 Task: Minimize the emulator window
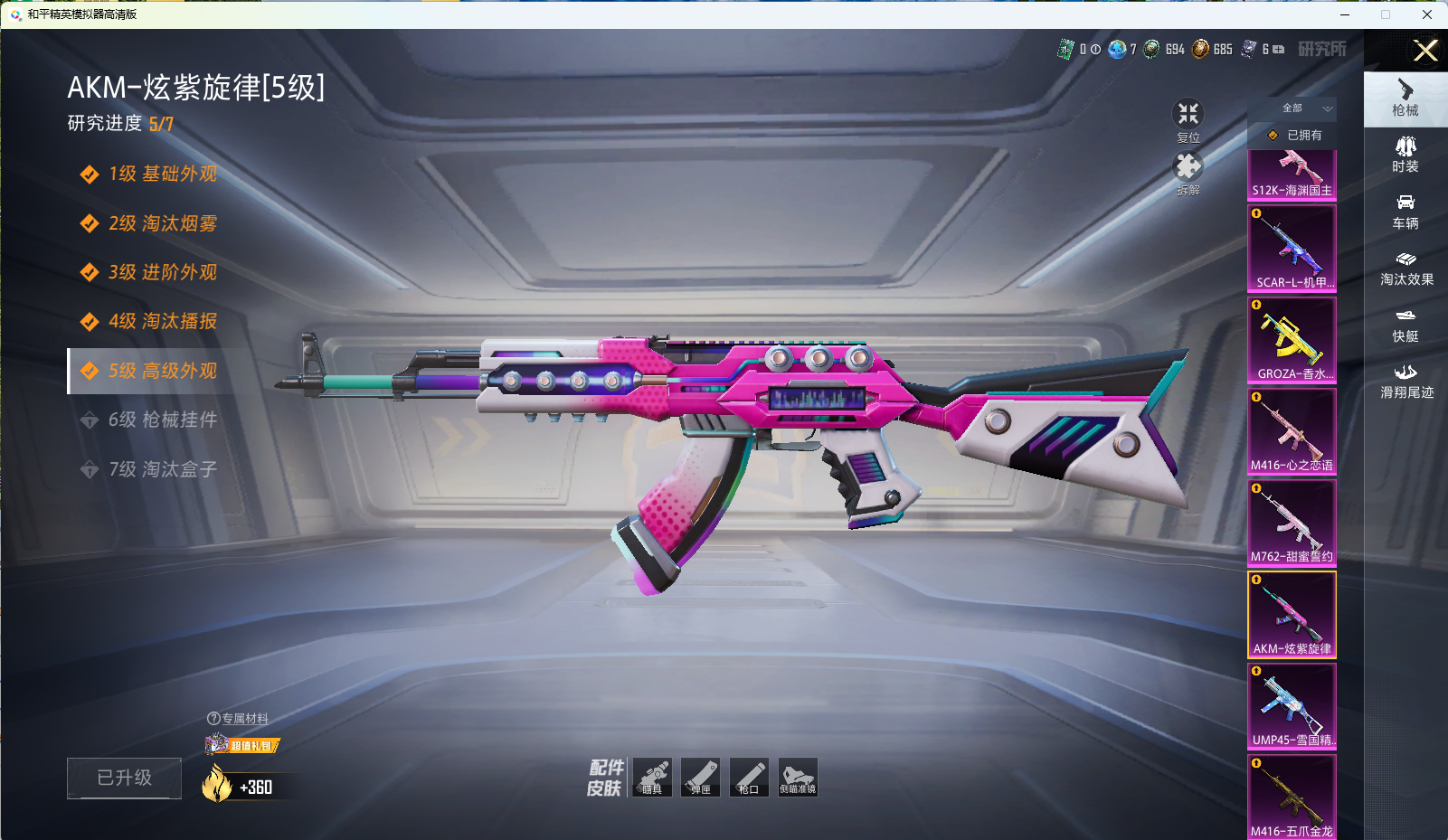[x=1345, y=14]
